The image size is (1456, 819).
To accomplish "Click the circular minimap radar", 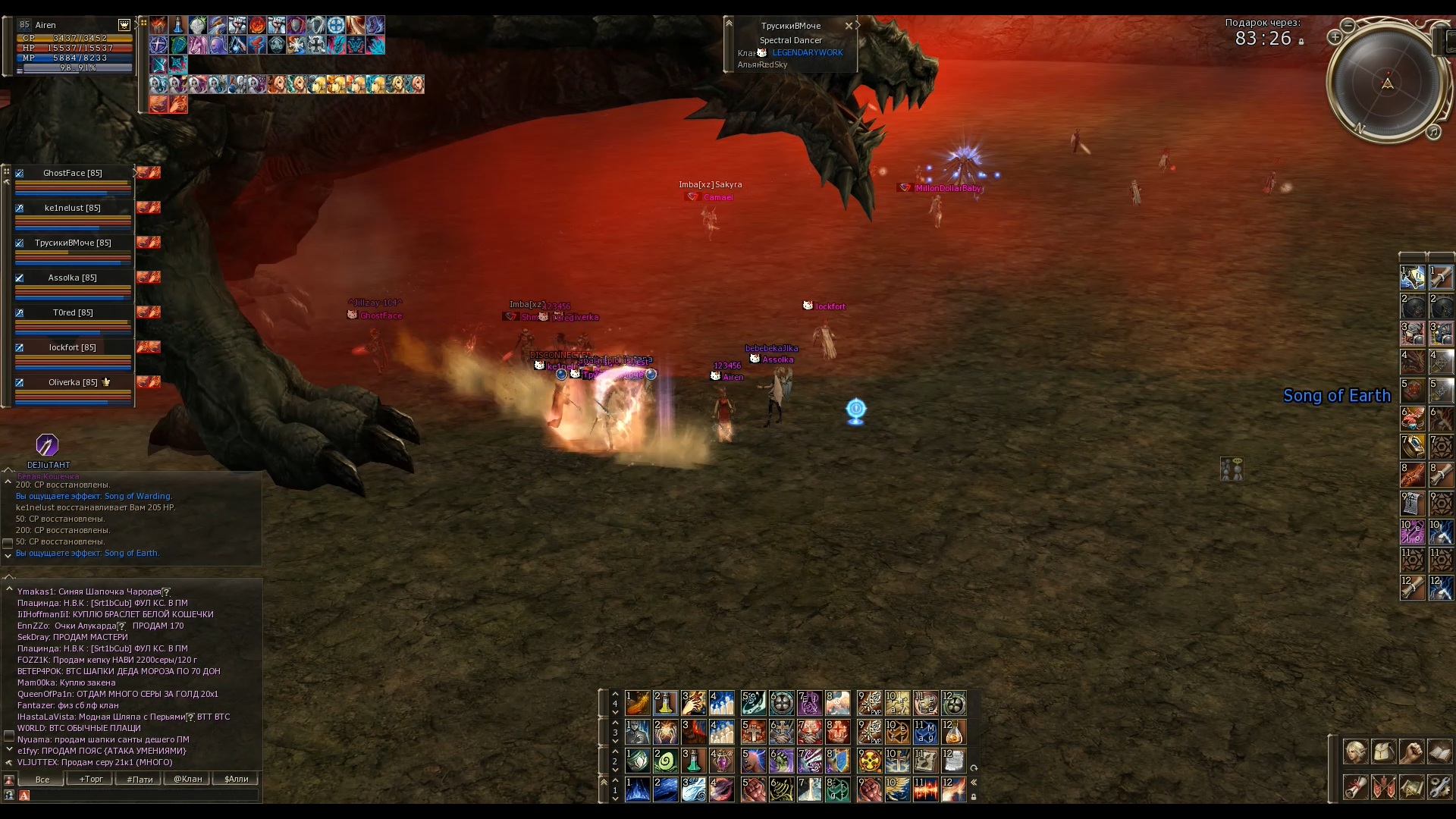I will (x=1387, y=83).
